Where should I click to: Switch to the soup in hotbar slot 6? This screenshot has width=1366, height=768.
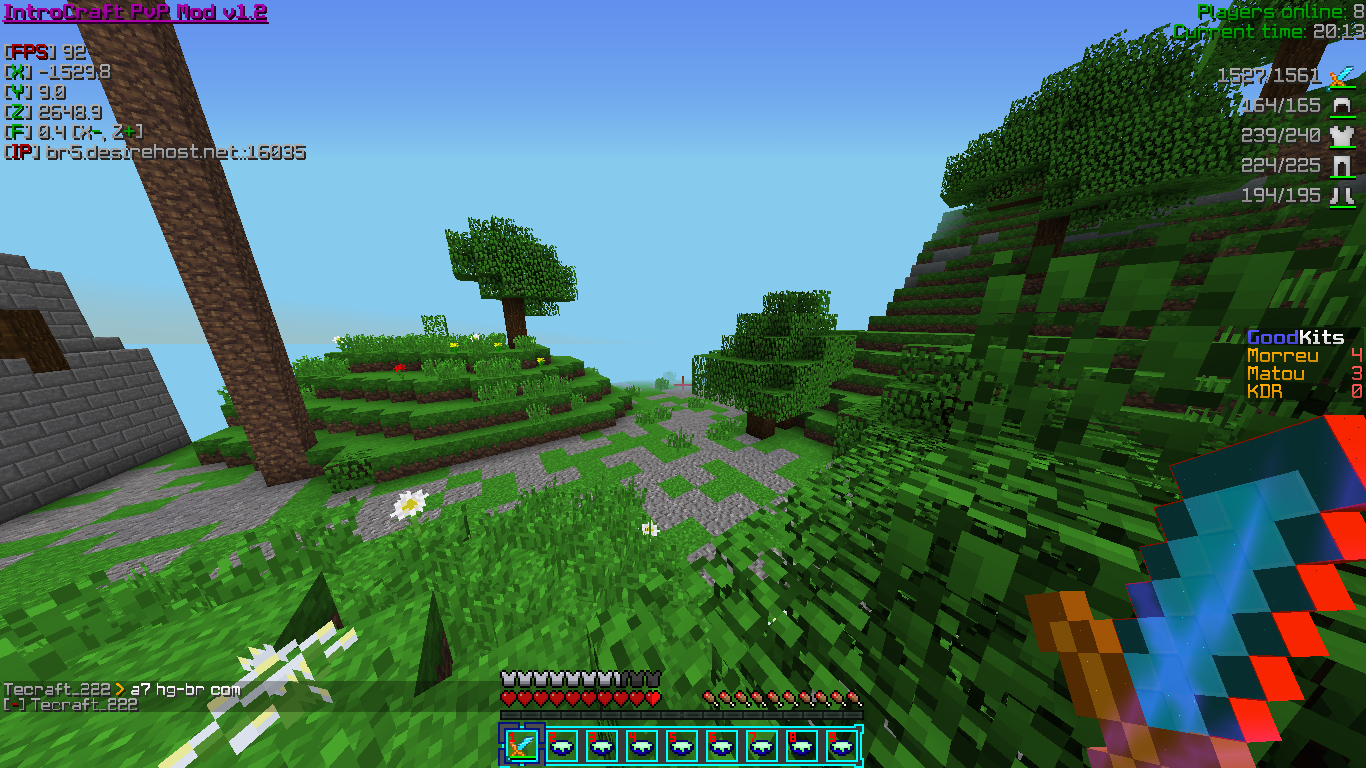pyautogui.click(x=721, y=745)
